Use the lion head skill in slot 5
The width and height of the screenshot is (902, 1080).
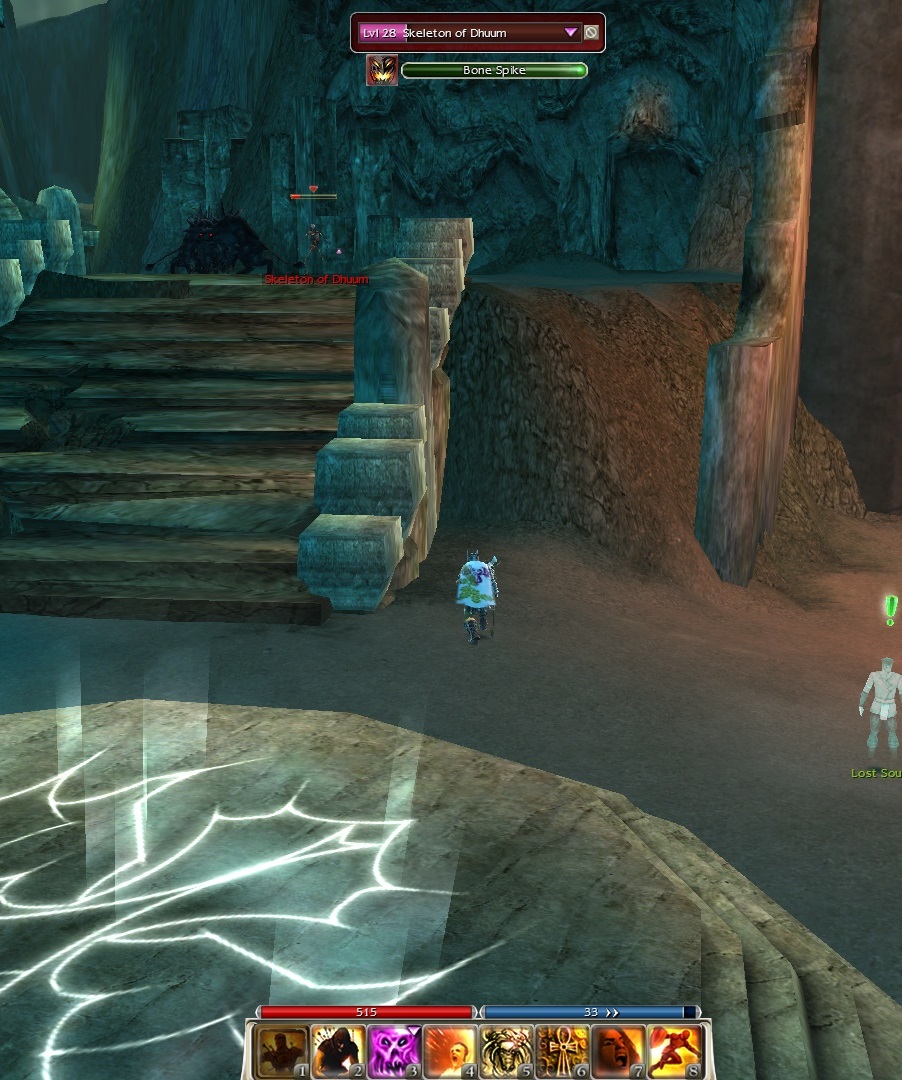505,1050
